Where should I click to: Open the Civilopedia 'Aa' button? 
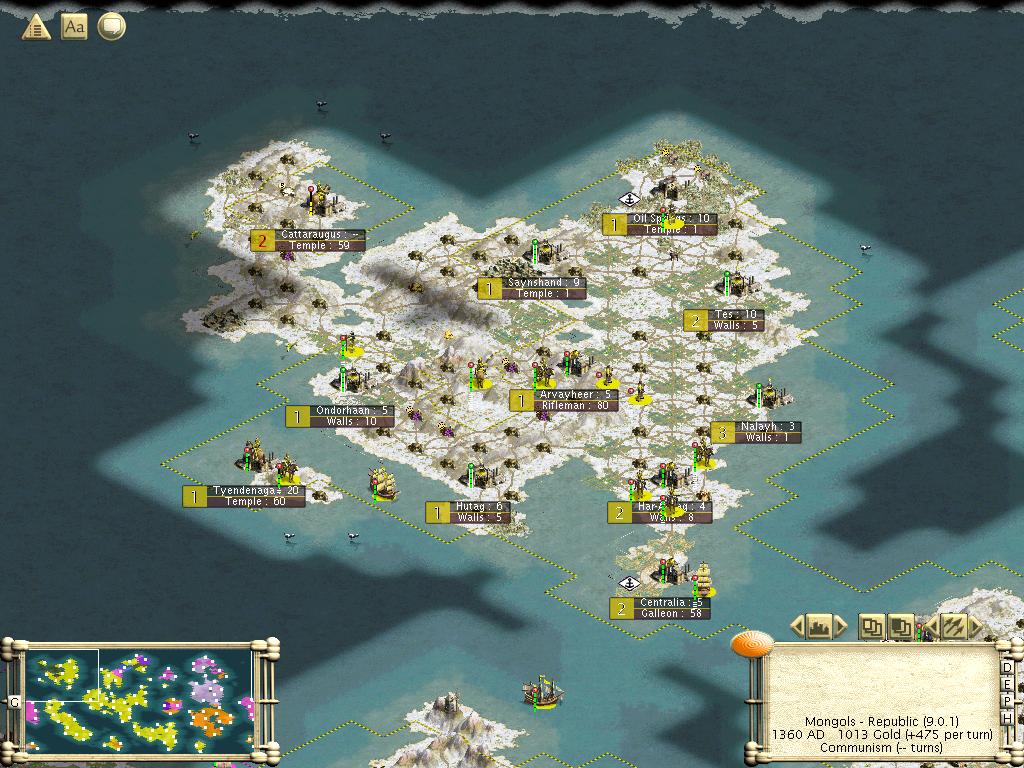(74, 27)
